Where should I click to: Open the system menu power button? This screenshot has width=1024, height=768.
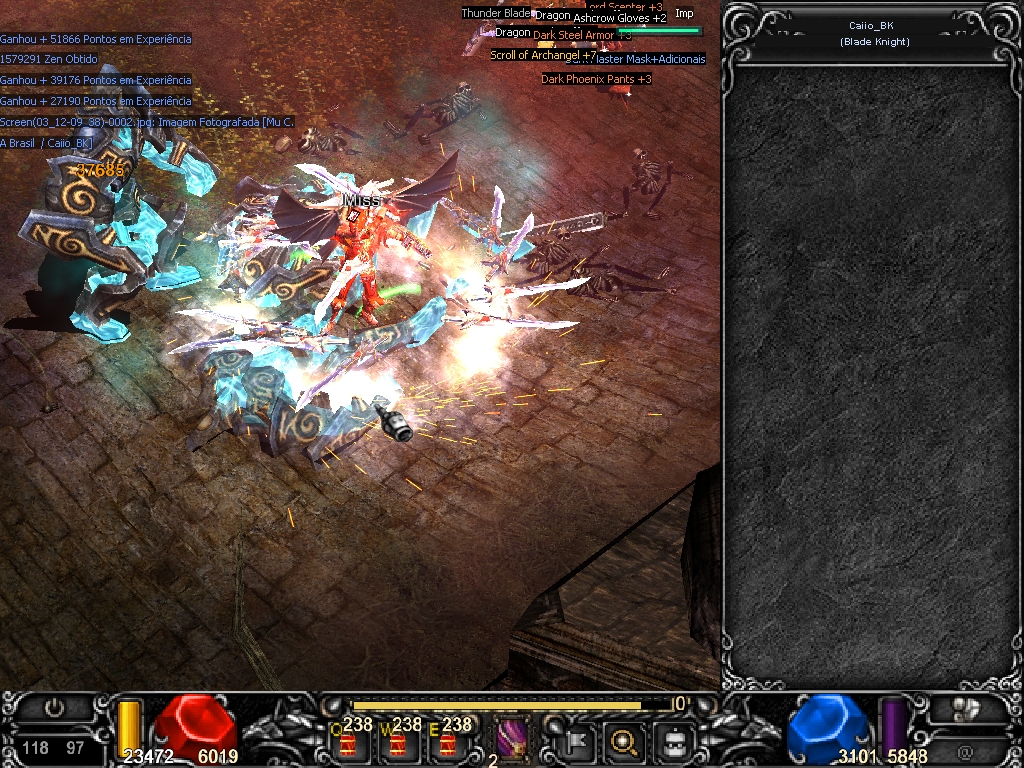point(55,708)
